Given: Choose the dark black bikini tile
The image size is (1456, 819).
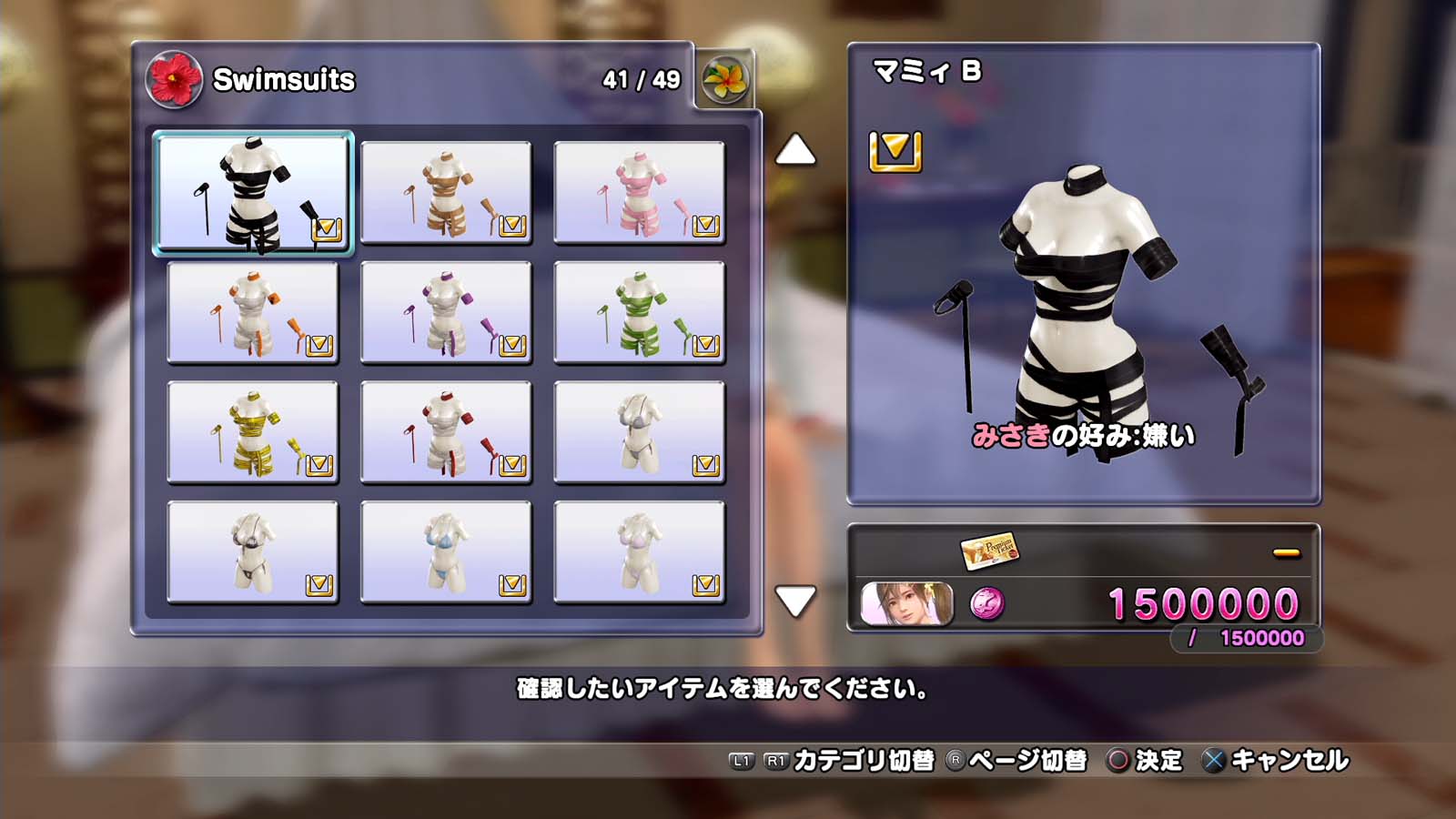Looking at the screenshot, I should tap(252, 552).
